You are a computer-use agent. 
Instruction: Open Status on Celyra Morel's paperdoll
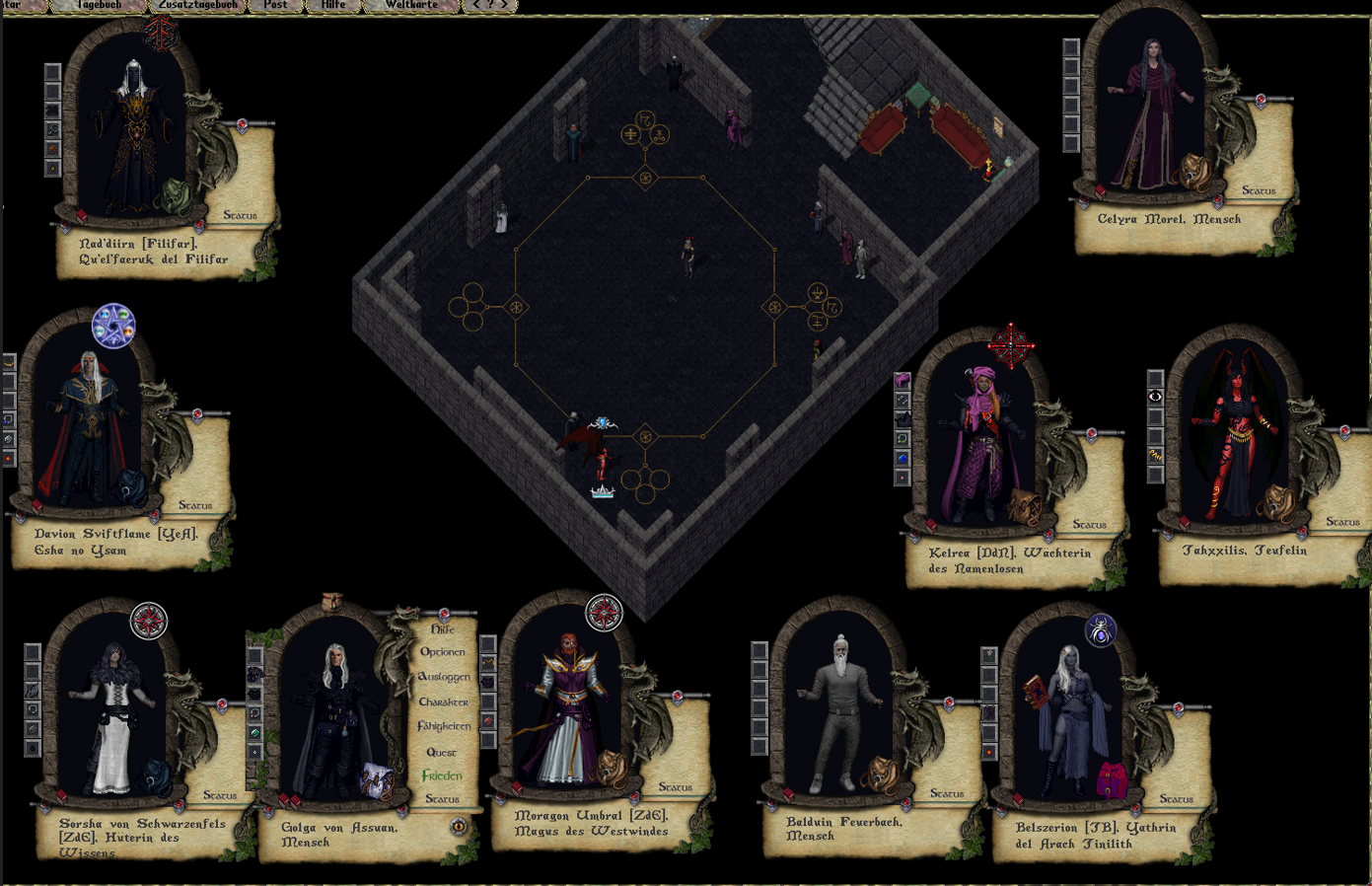[1259, 190]
